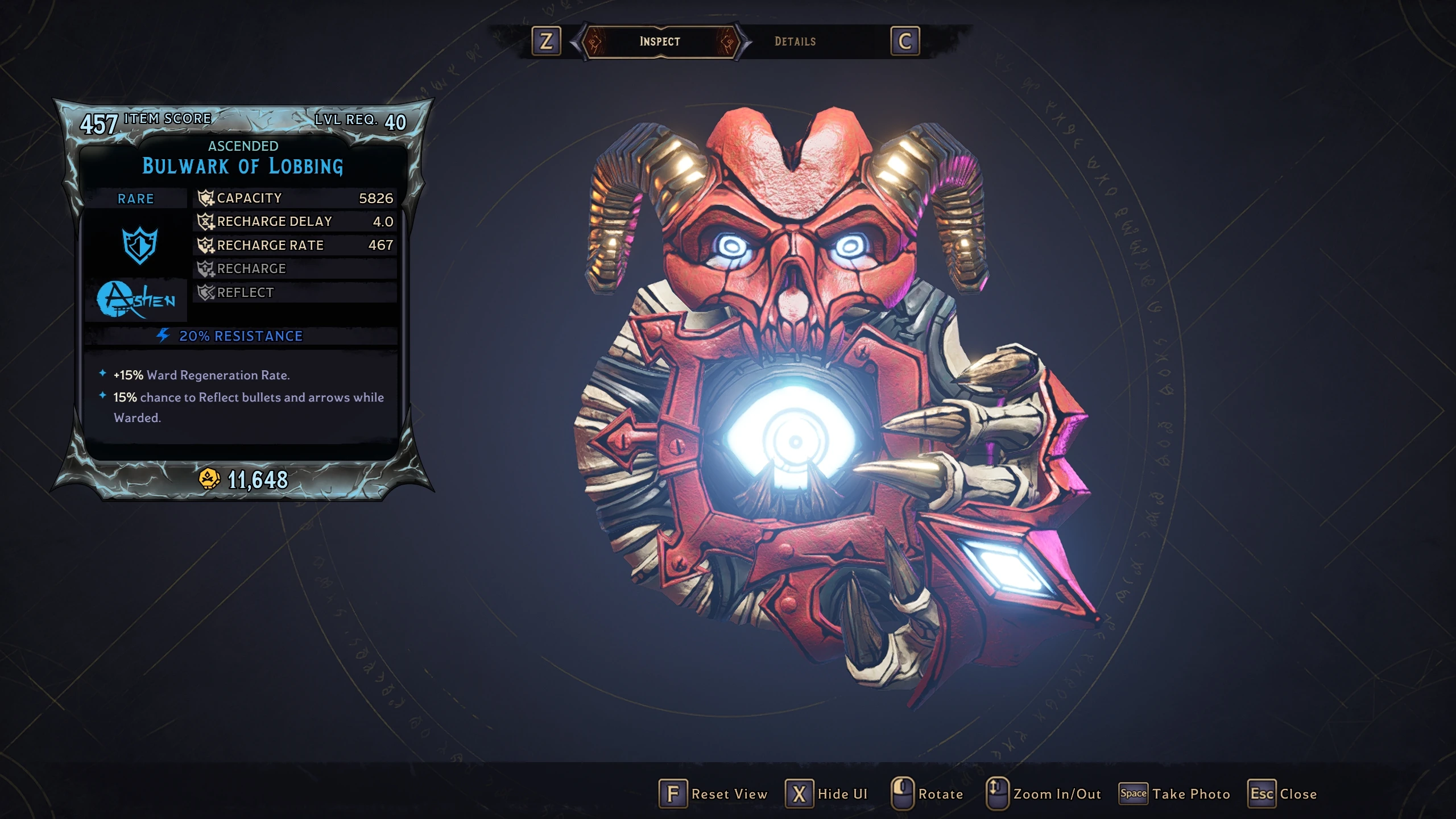The height and width of the screenshot is (819, 1456).
Task: Switch to the Details tab
Action: tap(795, 42)
